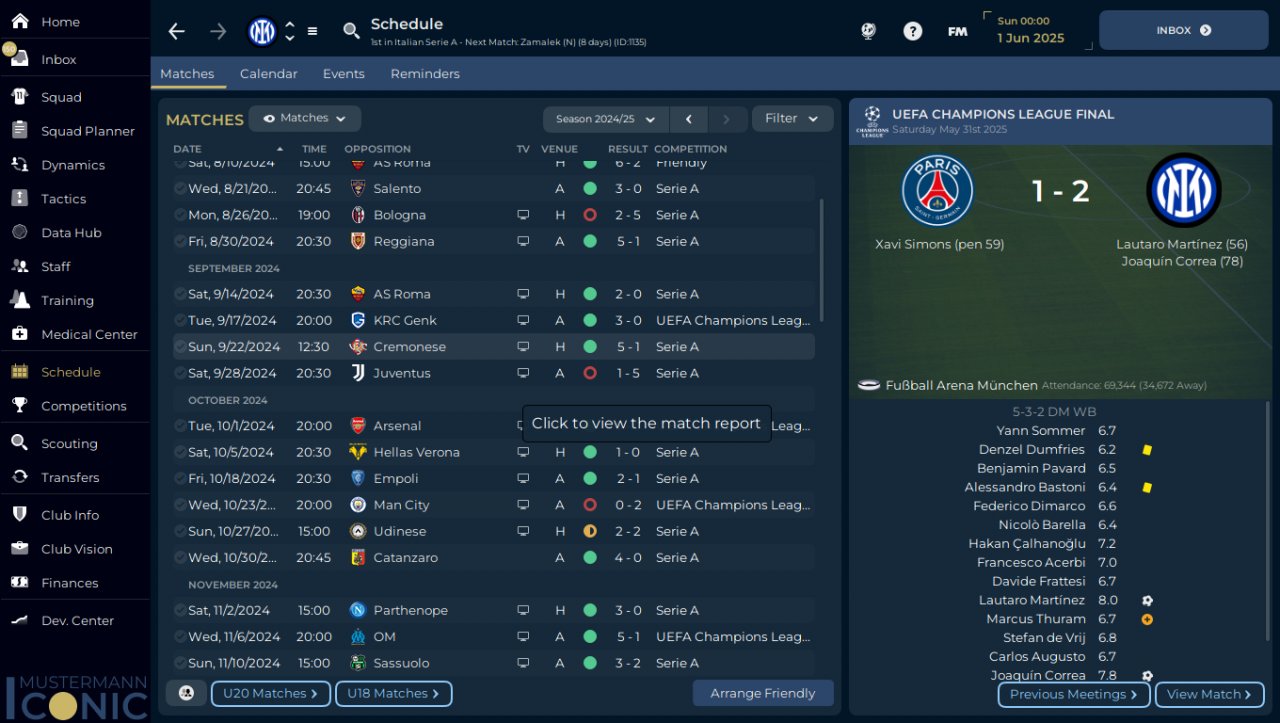Image resolution: width=1280 pixels, height=723 pixels.
Task: View U20 Matches
Action: 270,693
